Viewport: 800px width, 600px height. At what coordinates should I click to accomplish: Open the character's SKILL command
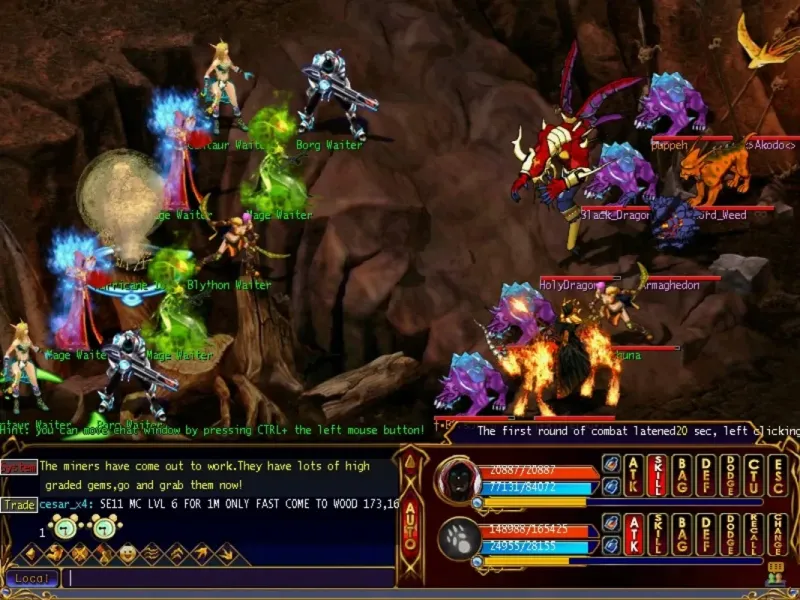(658, 476)
